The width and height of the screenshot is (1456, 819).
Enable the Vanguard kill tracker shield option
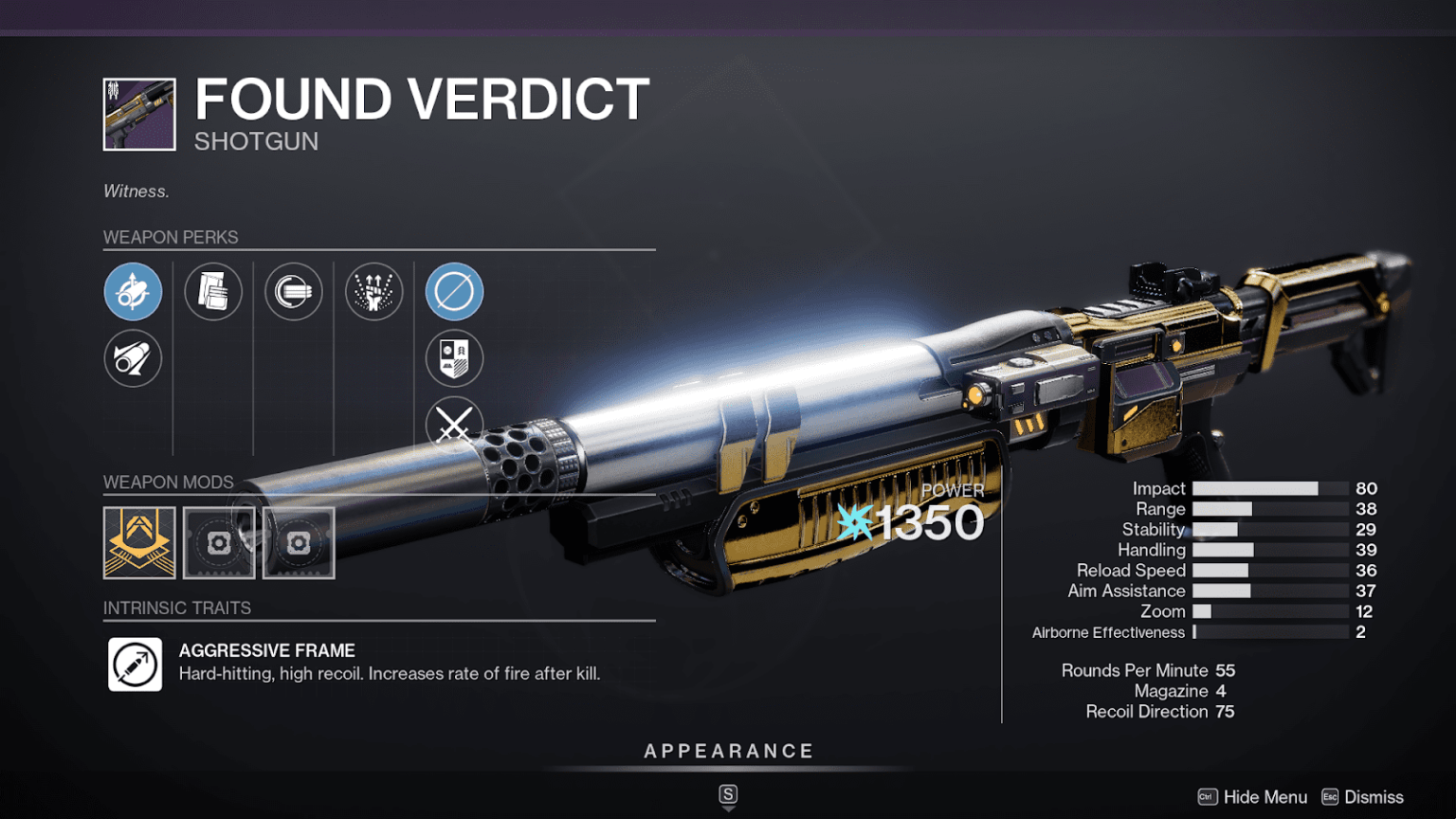[x=453, y=359]
